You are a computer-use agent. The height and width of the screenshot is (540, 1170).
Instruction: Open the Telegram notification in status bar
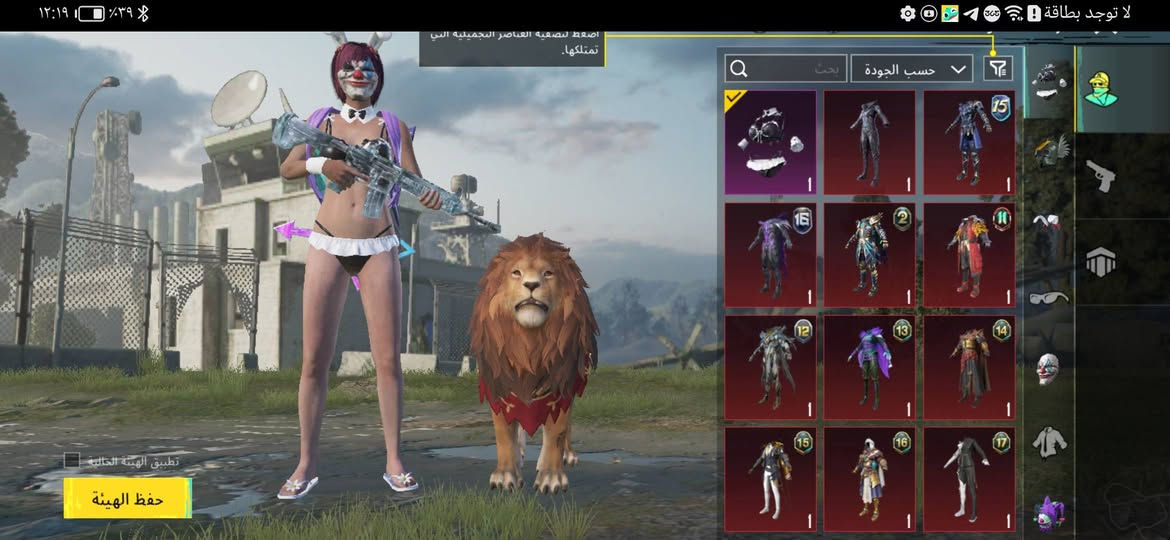click(971, 13)
